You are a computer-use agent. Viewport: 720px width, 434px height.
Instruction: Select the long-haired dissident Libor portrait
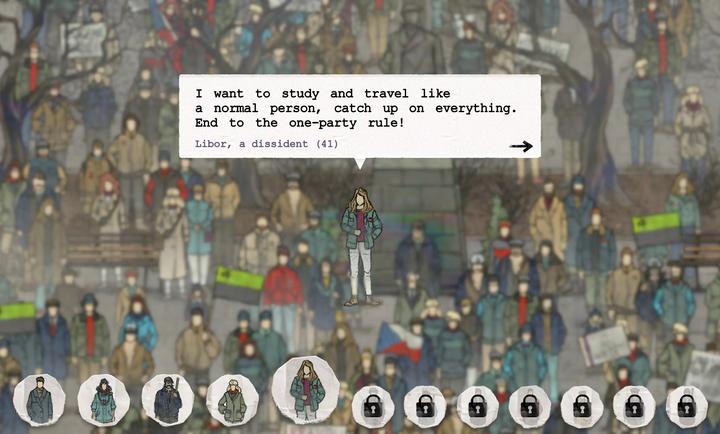(305, 389)
